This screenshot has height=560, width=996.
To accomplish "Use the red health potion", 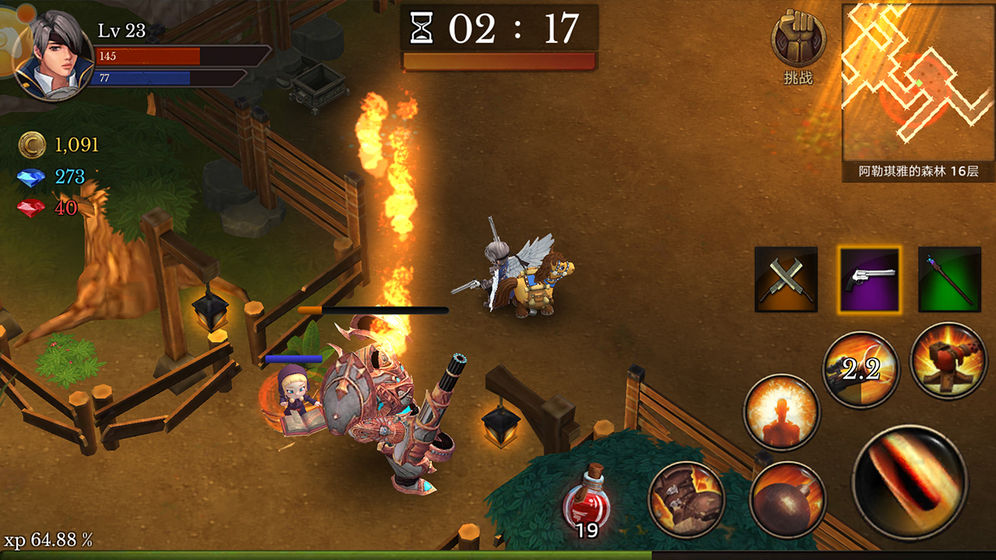I will click(x=589, y=497).
